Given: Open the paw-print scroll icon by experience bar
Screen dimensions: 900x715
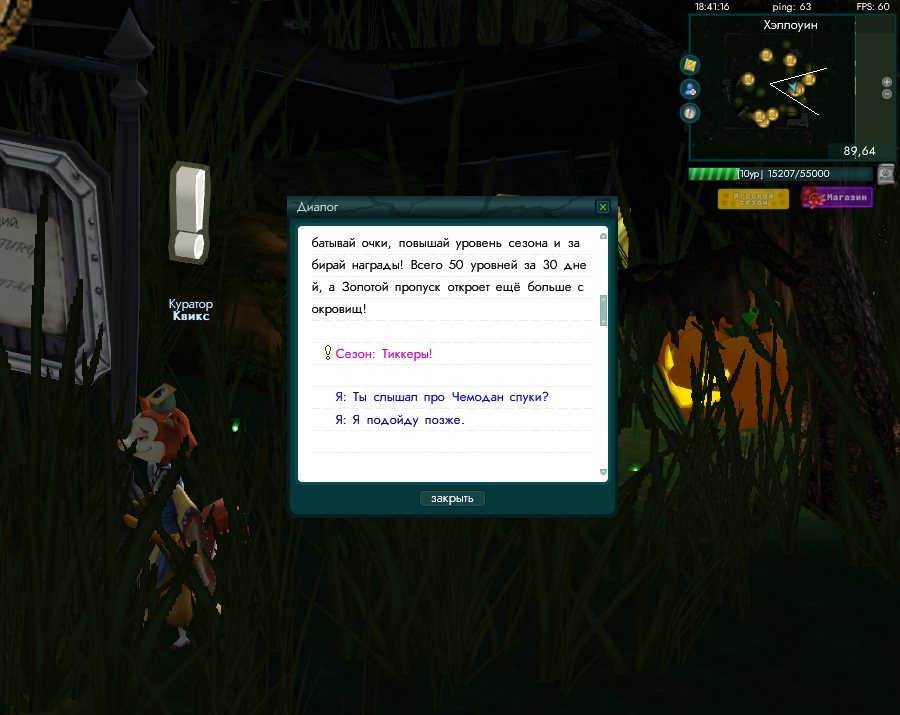Looking at the screenshot, I should pos(886,174).
